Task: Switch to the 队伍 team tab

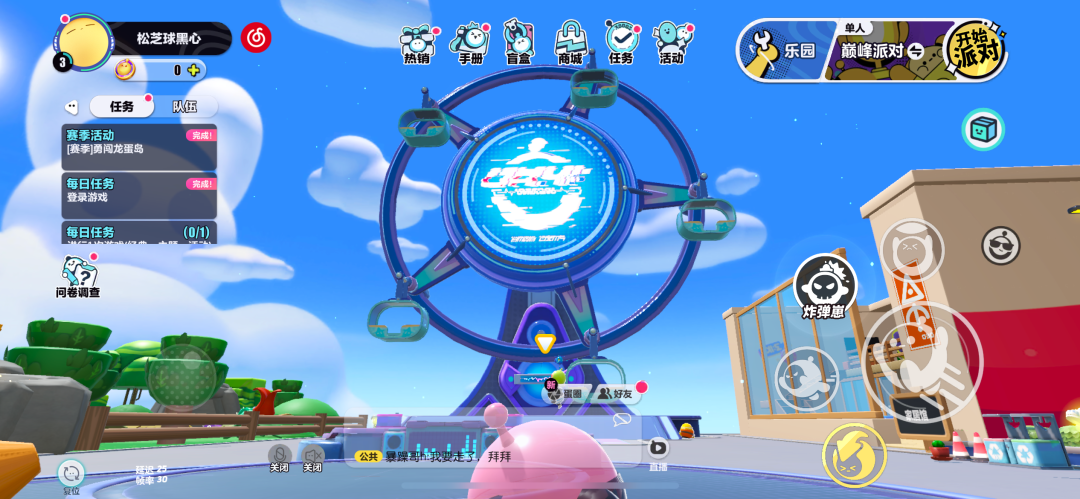Action: point(184,106)
